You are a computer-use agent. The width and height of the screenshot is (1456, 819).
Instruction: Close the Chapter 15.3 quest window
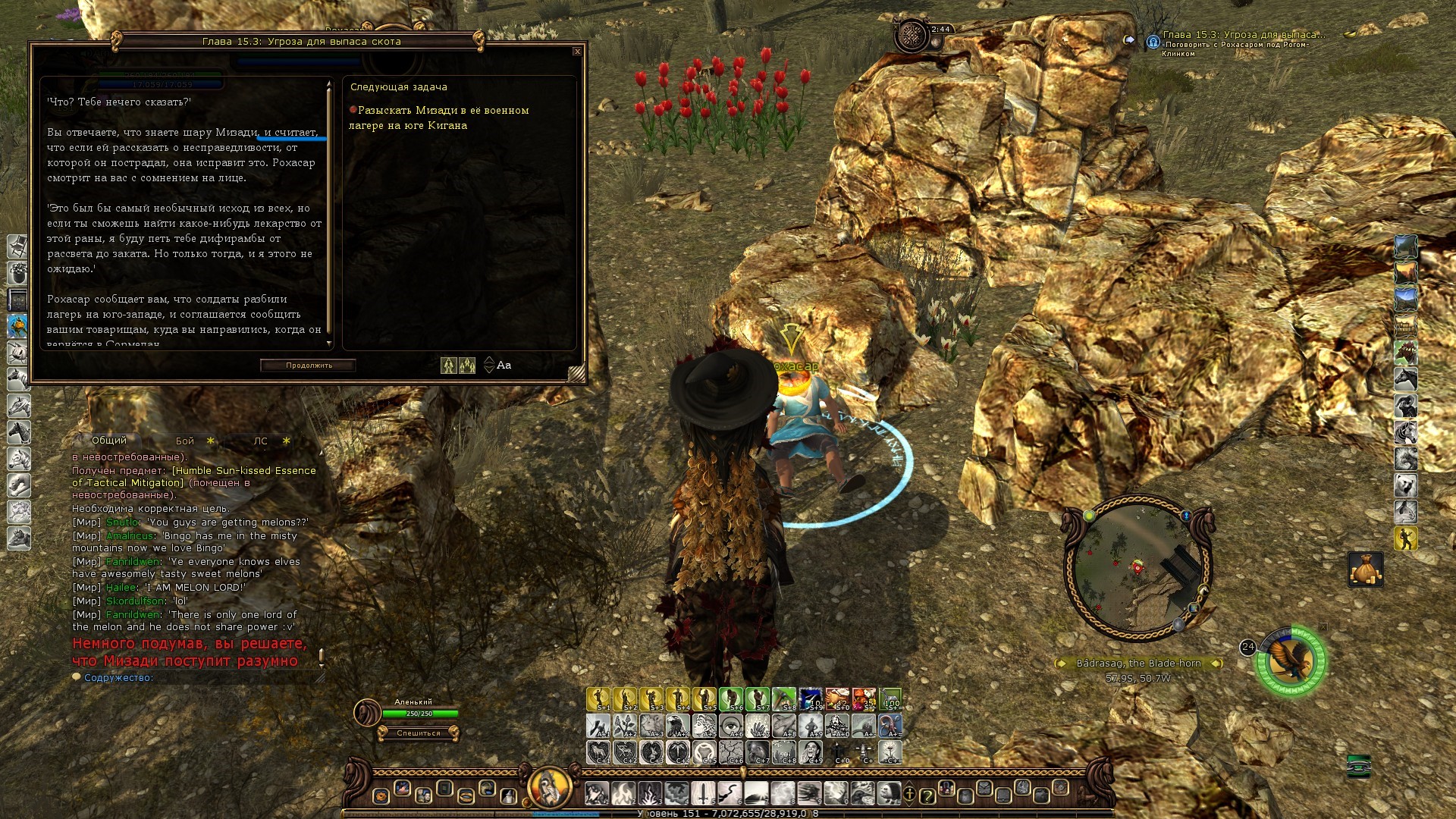[577, 52]
